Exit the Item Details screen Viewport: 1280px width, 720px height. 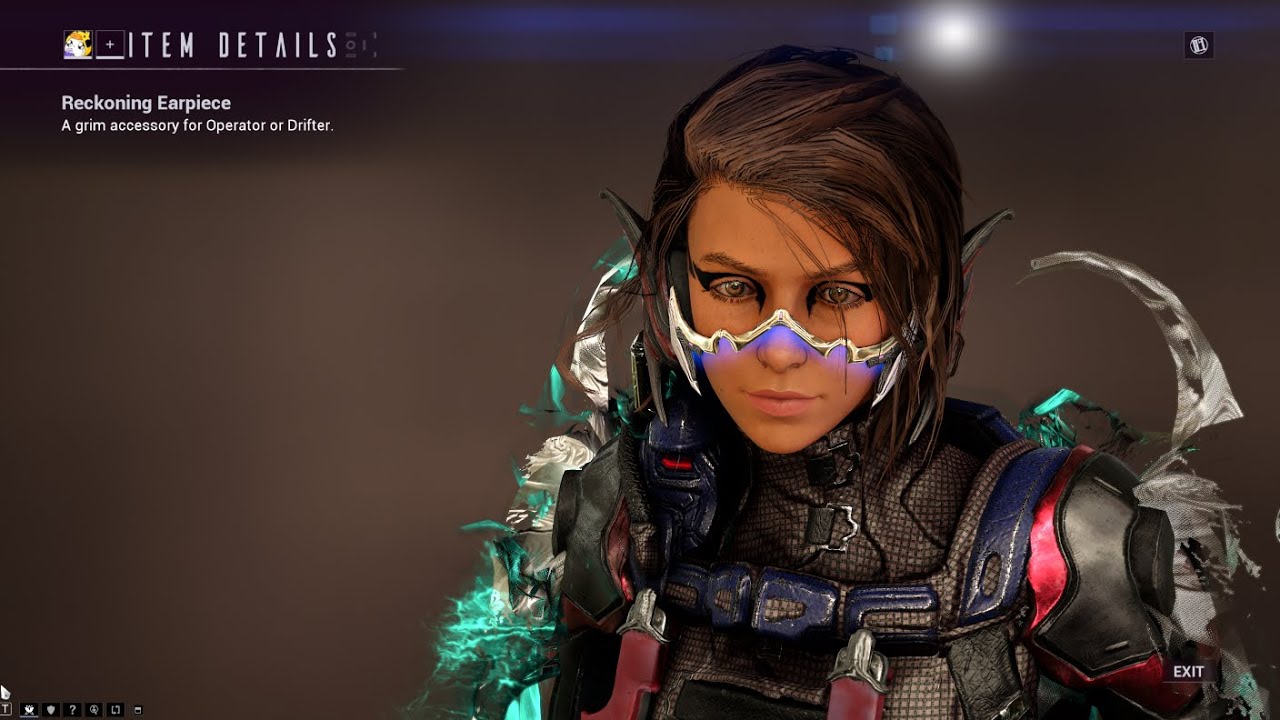point(1188,671)
